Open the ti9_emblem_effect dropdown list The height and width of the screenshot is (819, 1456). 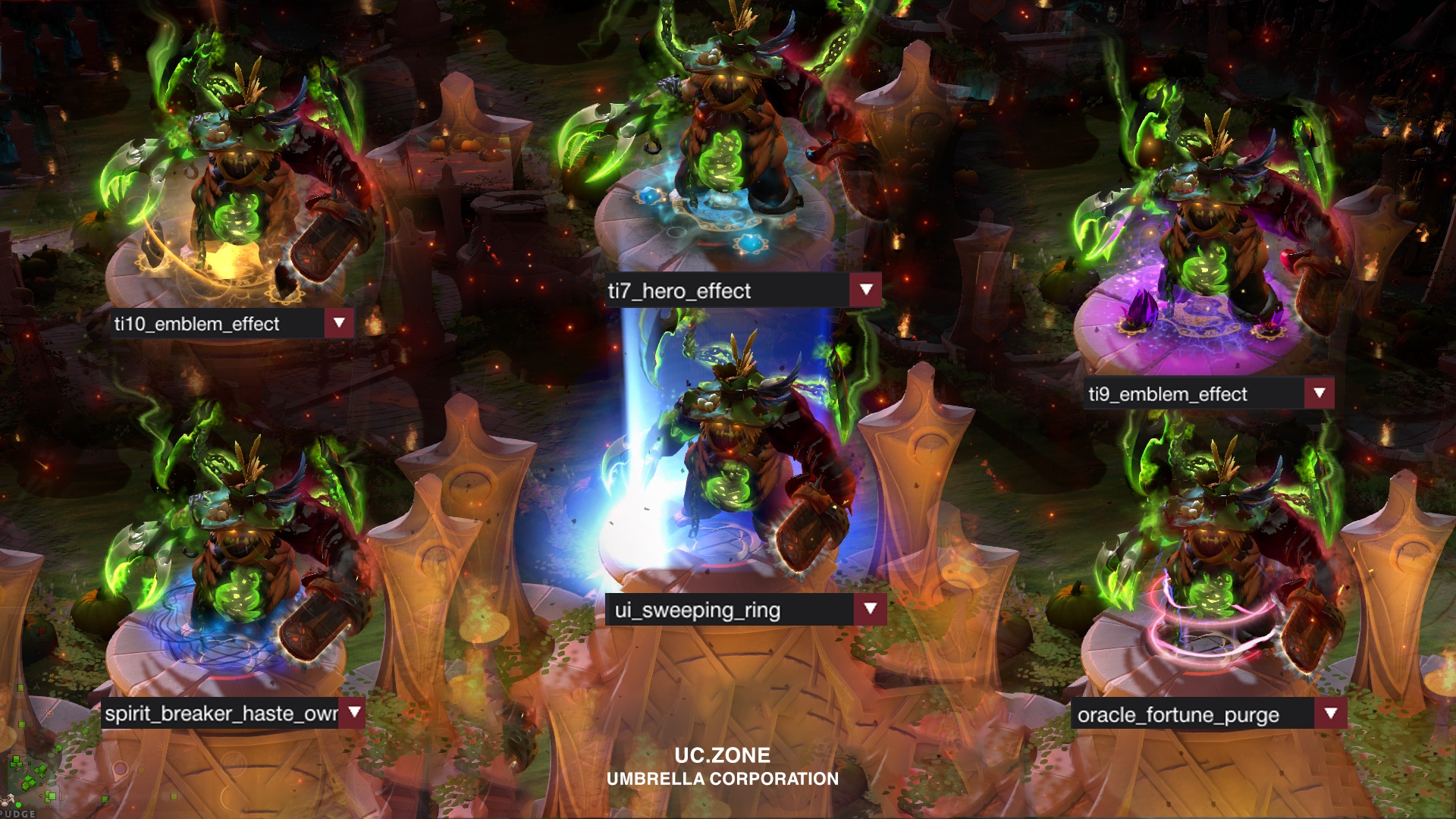coord(1319,394)
